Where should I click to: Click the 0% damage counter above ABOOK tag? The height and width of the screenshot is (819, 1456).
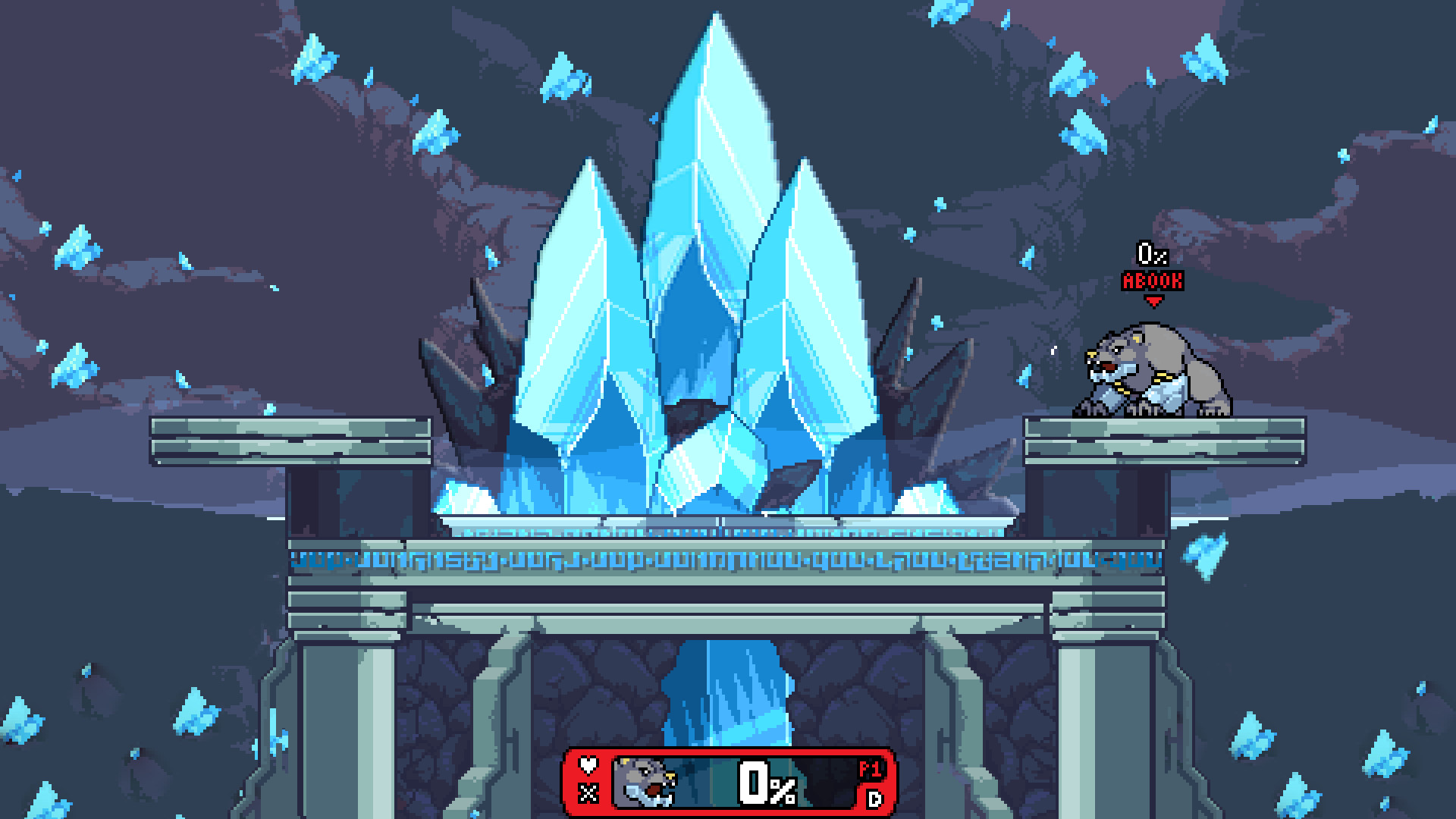(x=1153, y=253)
